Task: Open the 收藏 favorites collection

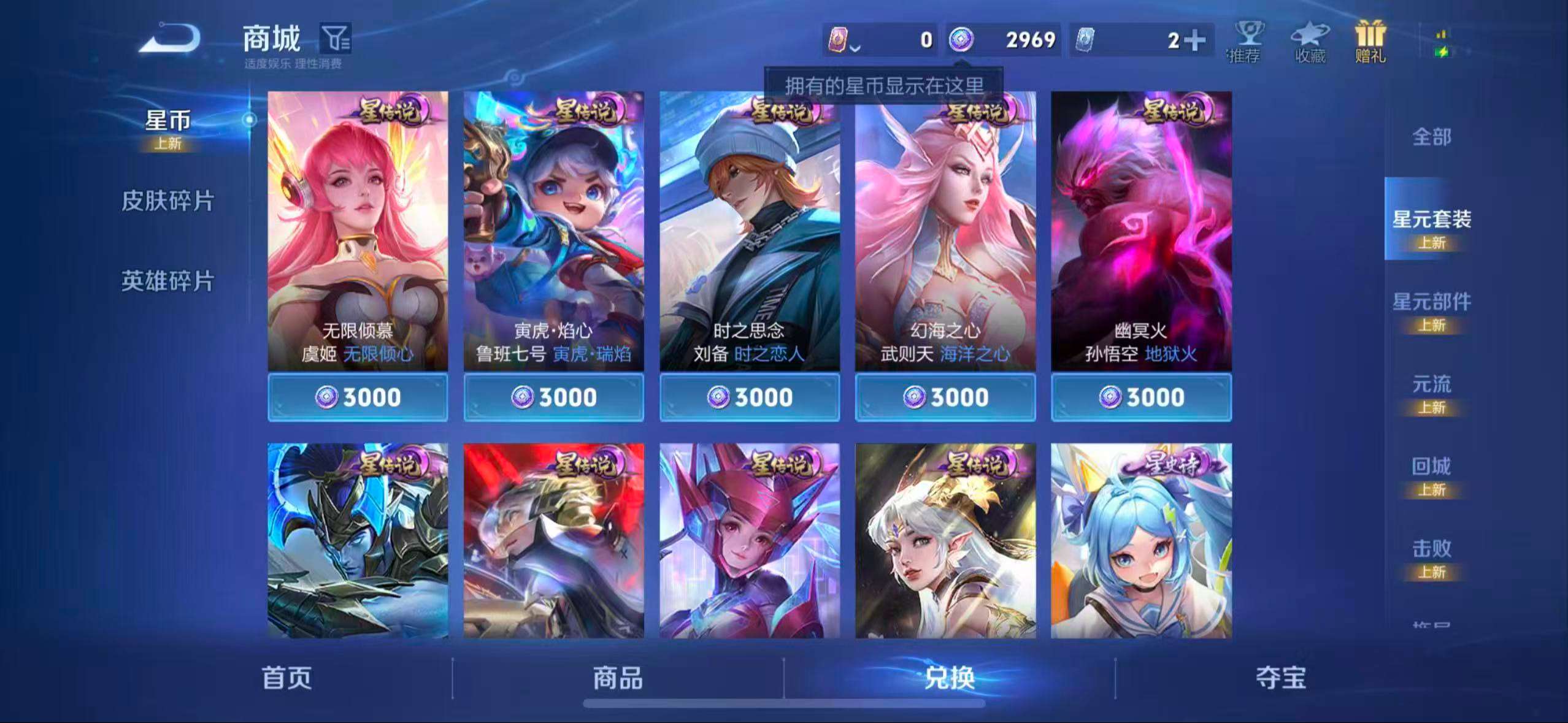Action: coord(1310,43)
